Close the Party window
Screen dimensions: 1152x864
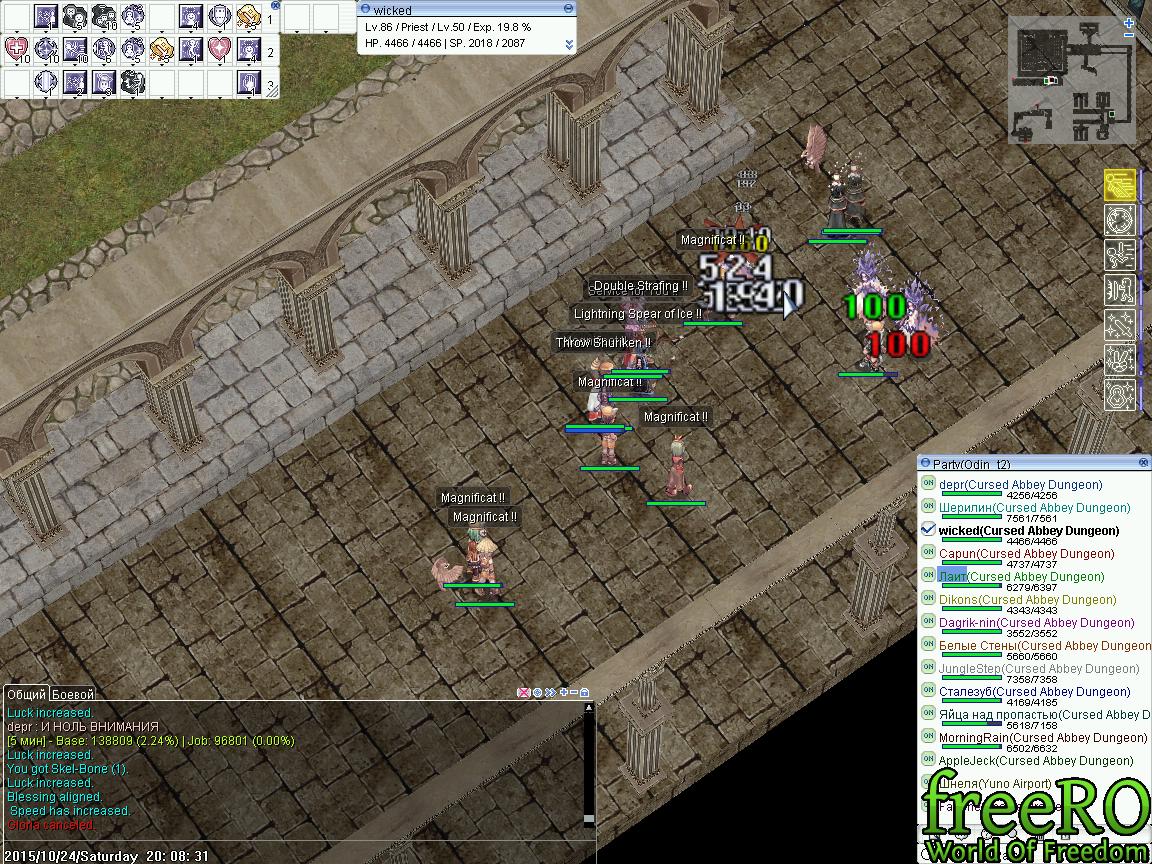tap(1143, 463)
